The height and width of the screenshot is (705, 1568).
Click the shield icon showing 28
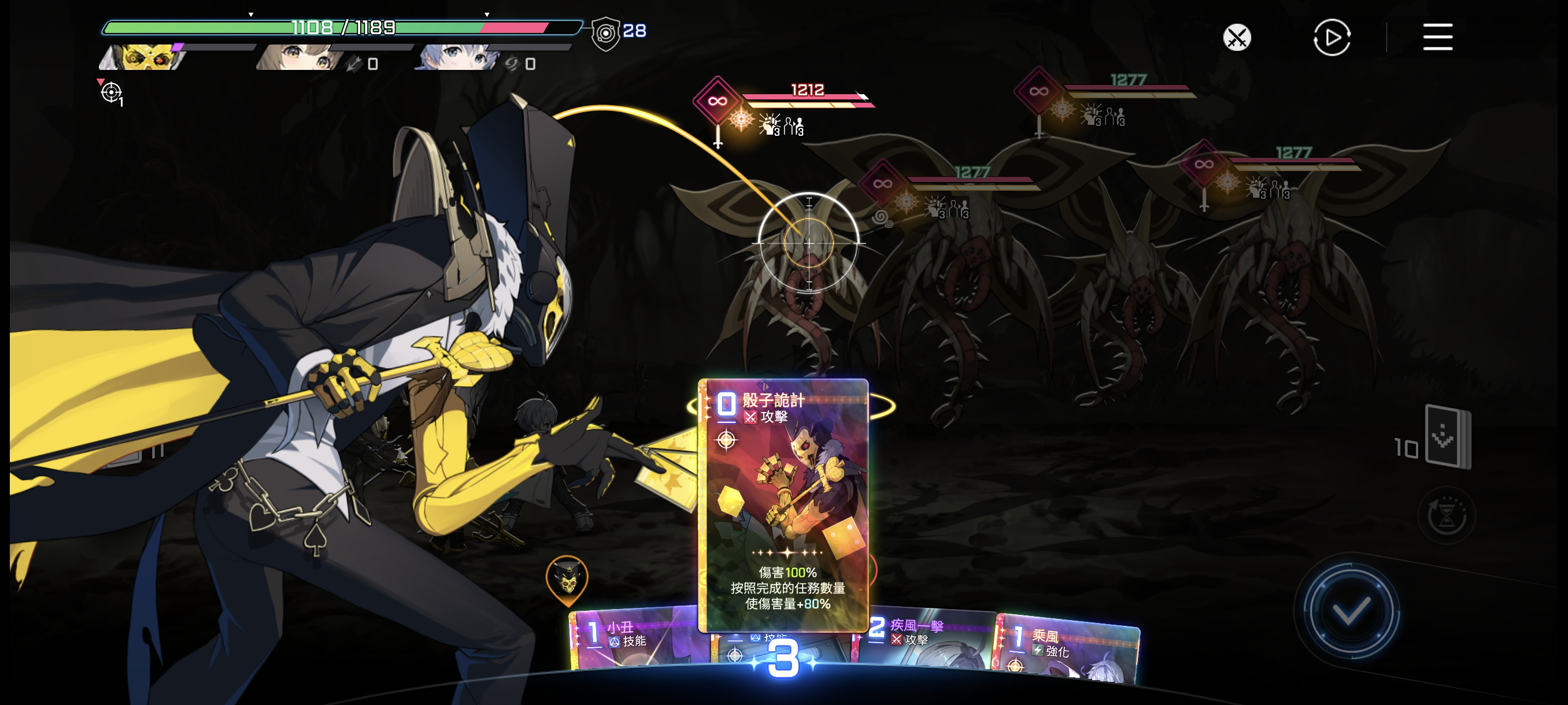(x=606, y=34)
